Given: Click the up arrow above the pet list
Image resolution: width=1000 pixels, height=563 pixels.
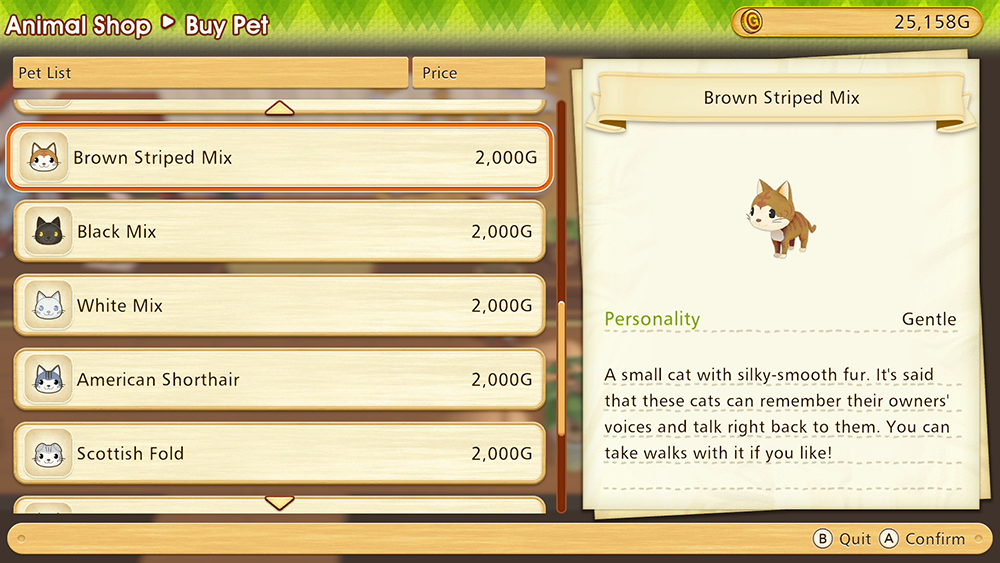Looking at the screenshot, I should click(279, 108).
